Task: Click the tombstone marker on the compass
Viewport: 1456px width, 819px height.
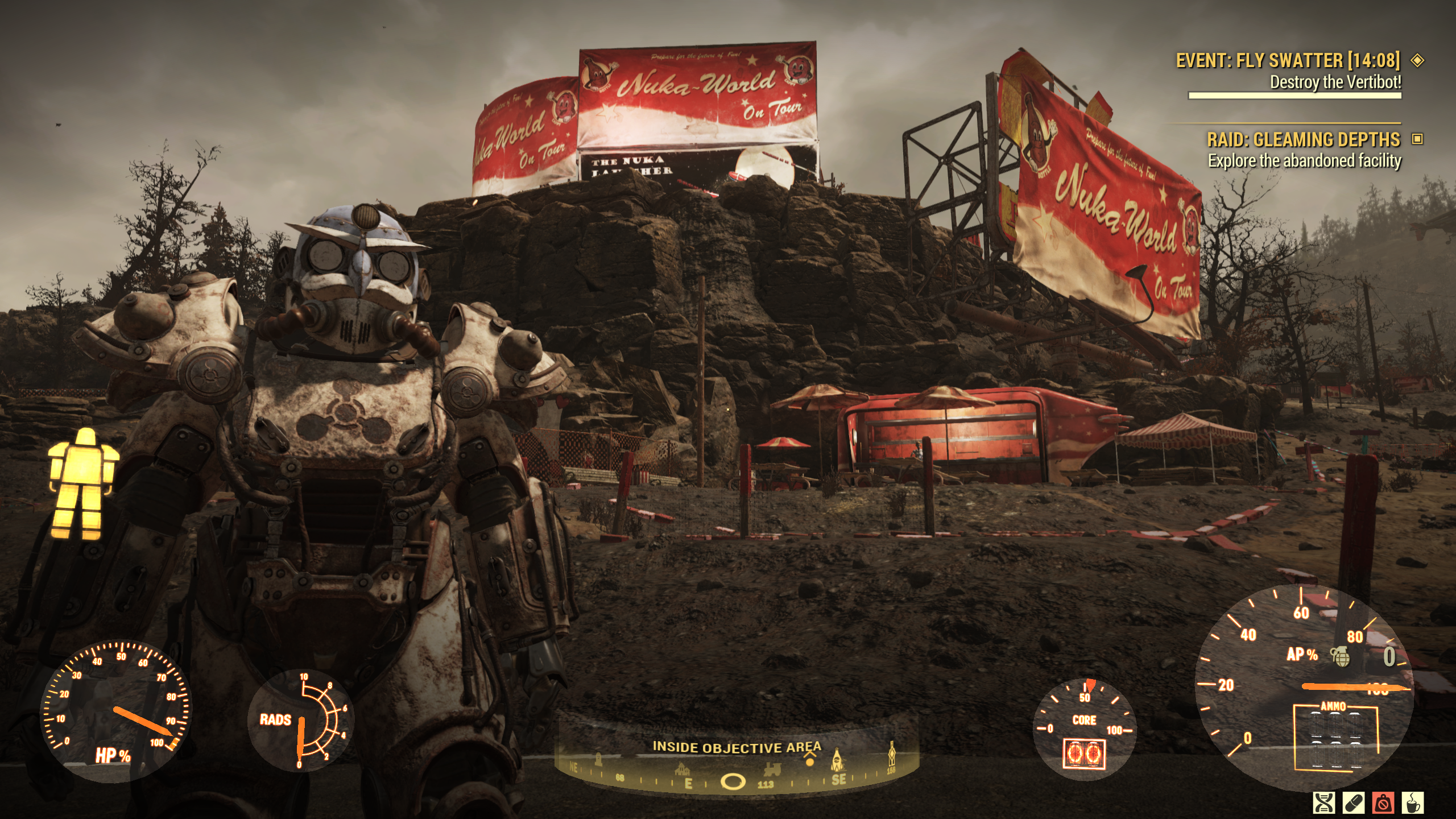Action: [x=598, y=759]
